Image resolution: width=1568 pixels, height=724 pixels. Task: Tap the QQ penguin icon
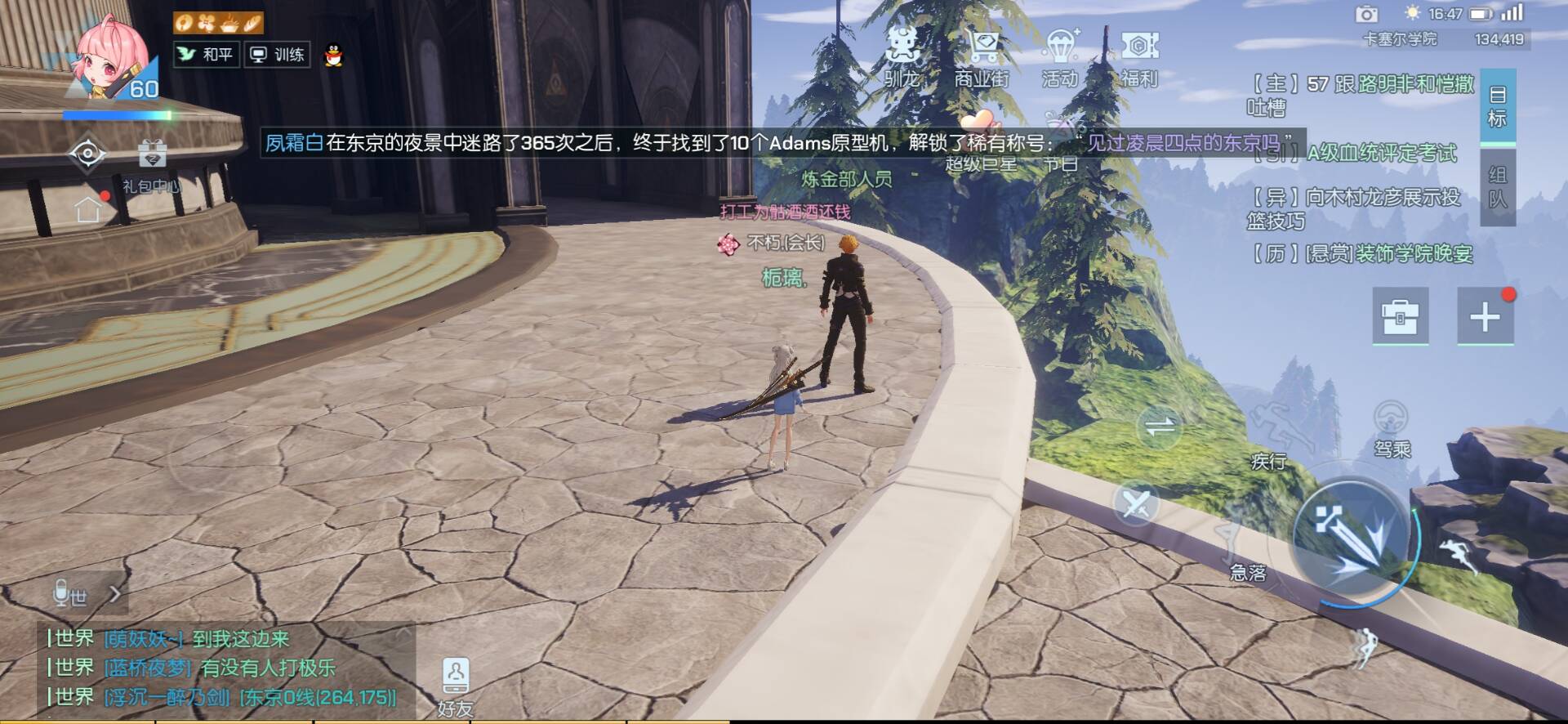tap(333, 56)
